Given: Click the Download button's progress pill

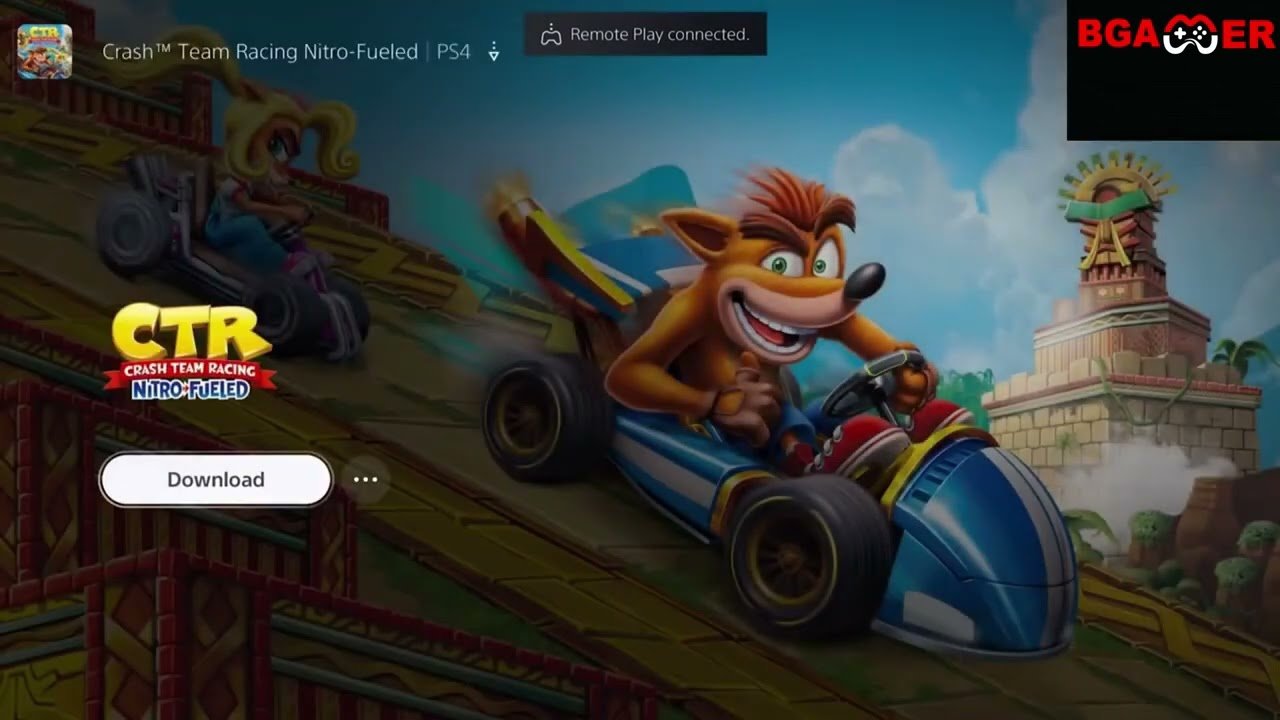Looking at the screenshot, I should tap(214, 479).
